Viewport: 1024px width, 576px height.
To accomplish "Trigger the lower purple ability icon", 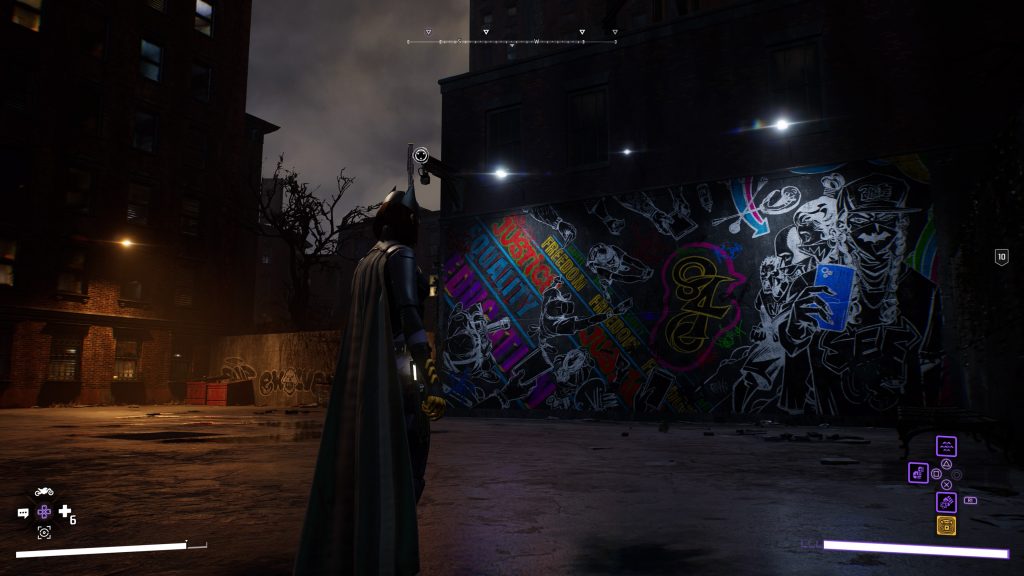I will coord(946,502).
